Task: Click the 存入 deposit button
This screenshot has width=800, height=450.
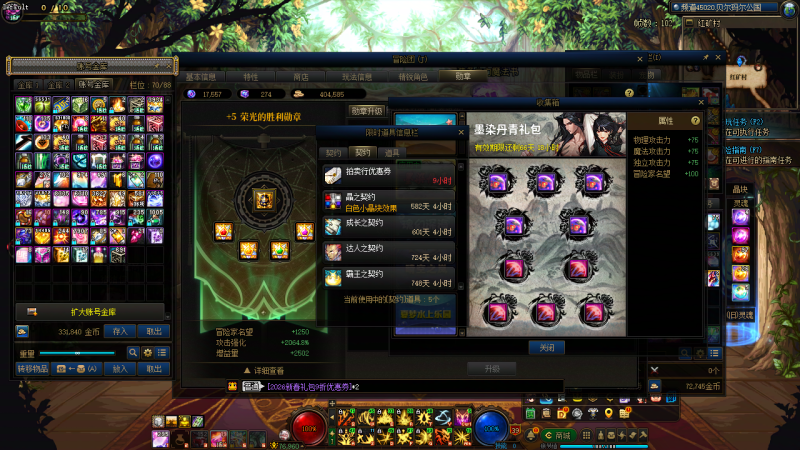Action: pyautogui.click(x=120, y=332)
